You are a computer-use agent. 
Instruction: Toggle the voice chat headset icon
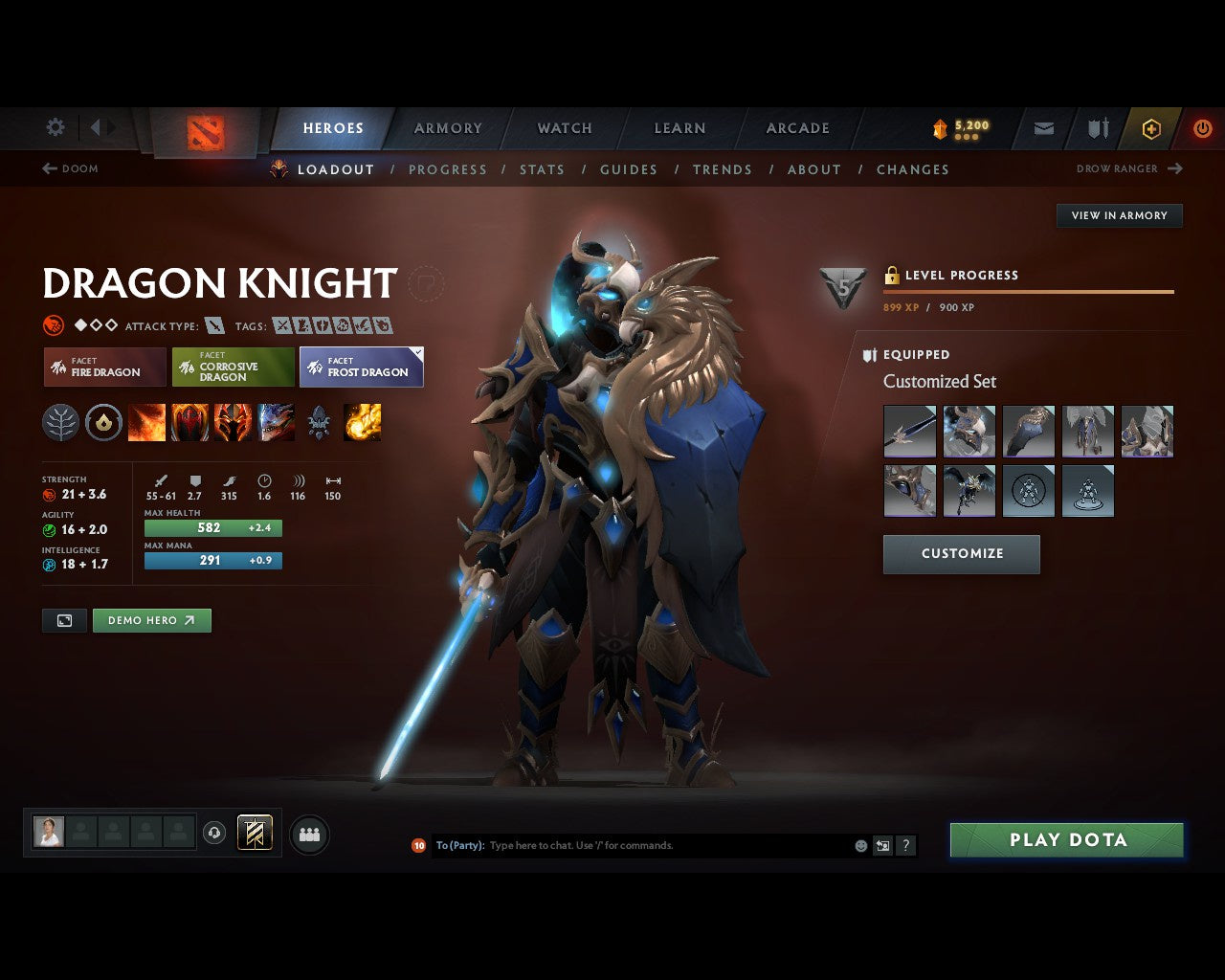212,833
